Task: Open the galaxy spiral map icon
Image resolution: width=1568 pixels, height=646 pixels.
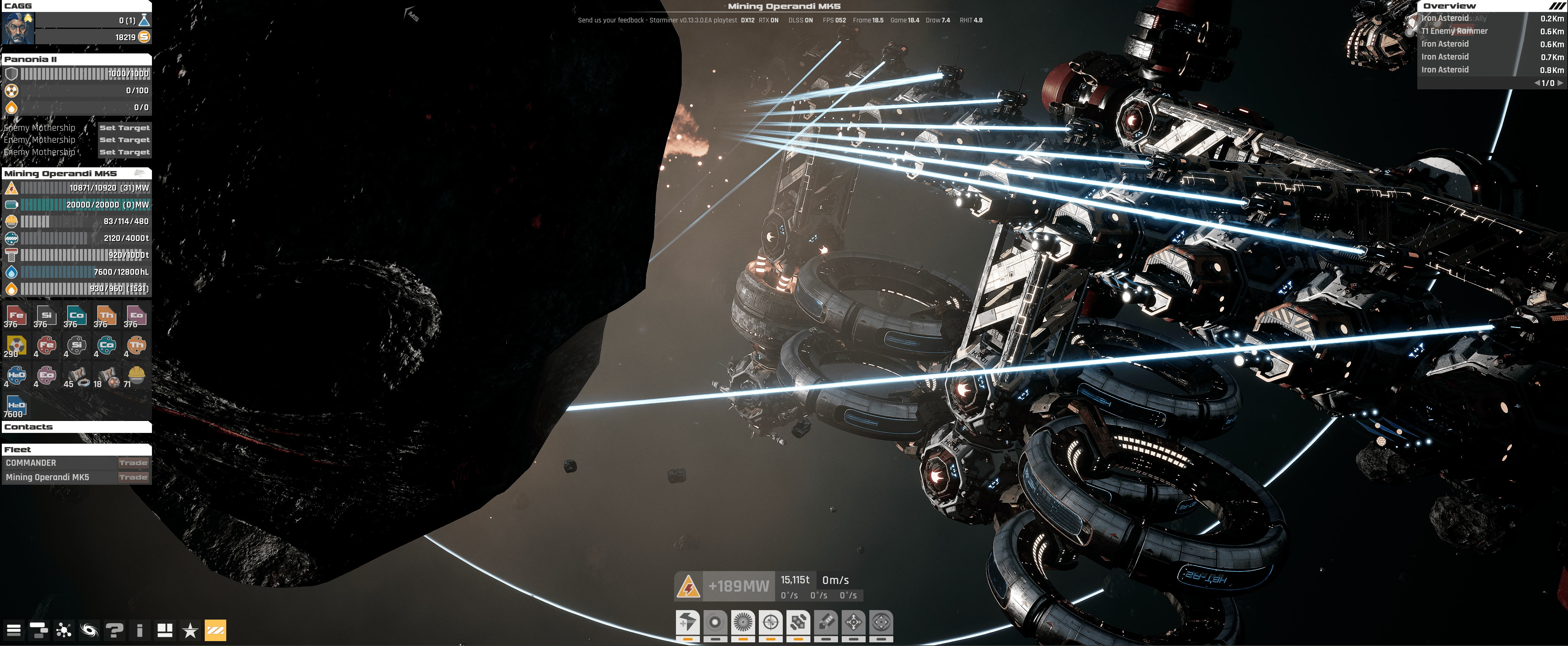Action: (x=89, y=630)
